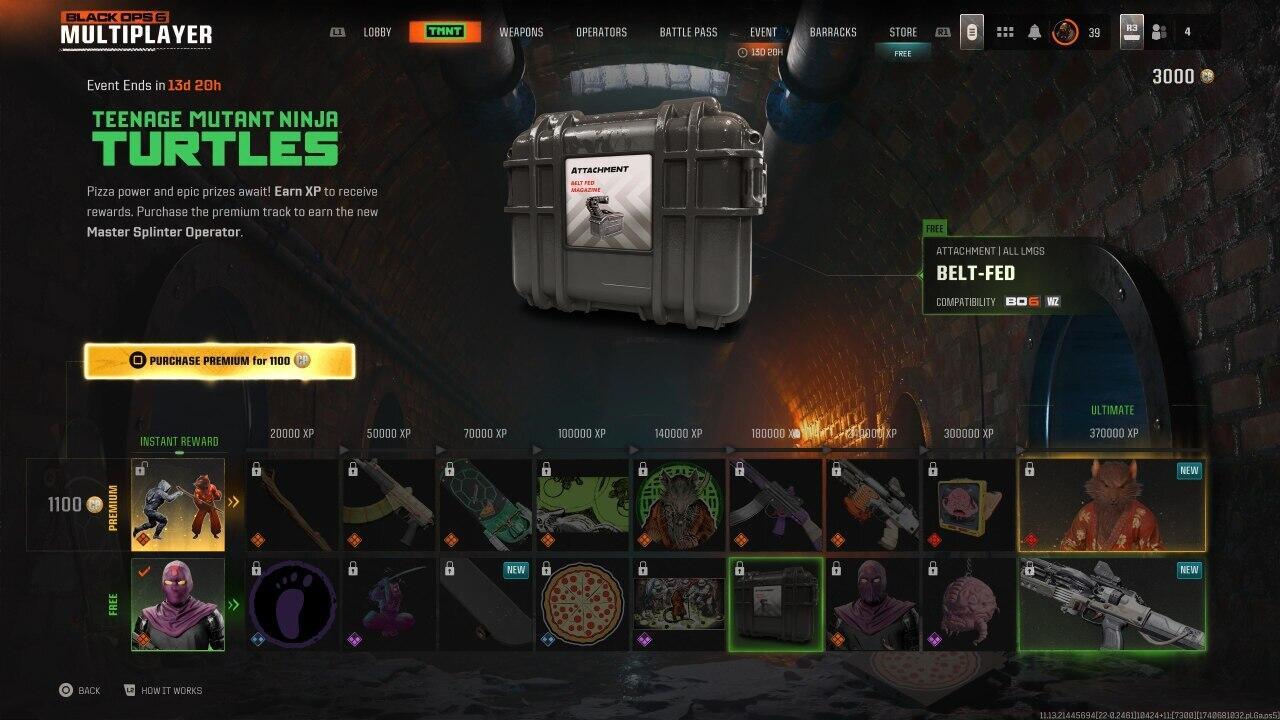This screenshot has width=1280, height=720.
Task: Select the apps grid icon near notifications
Action: click(1004, 31)
